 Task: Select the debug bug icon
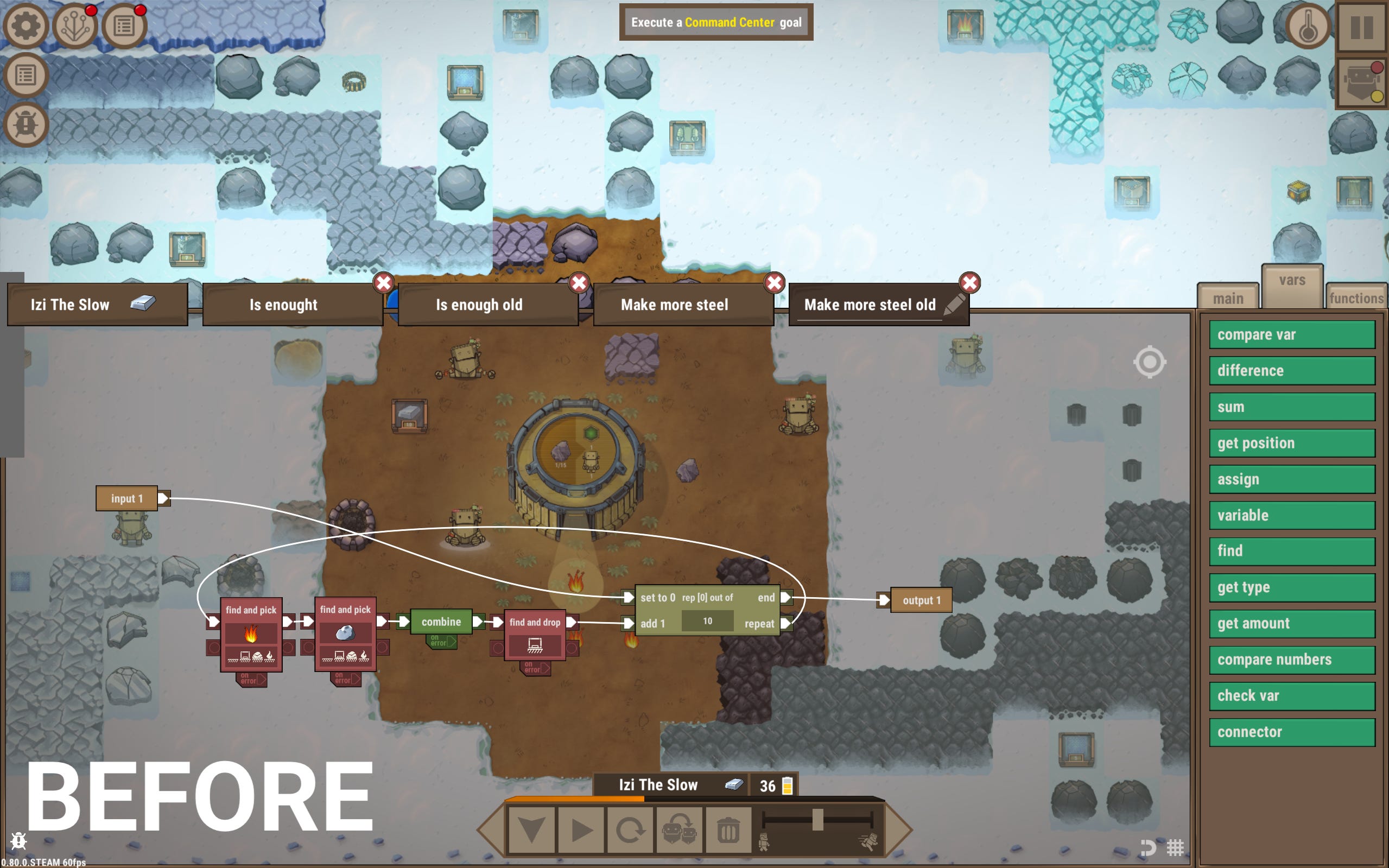[27, 123]
